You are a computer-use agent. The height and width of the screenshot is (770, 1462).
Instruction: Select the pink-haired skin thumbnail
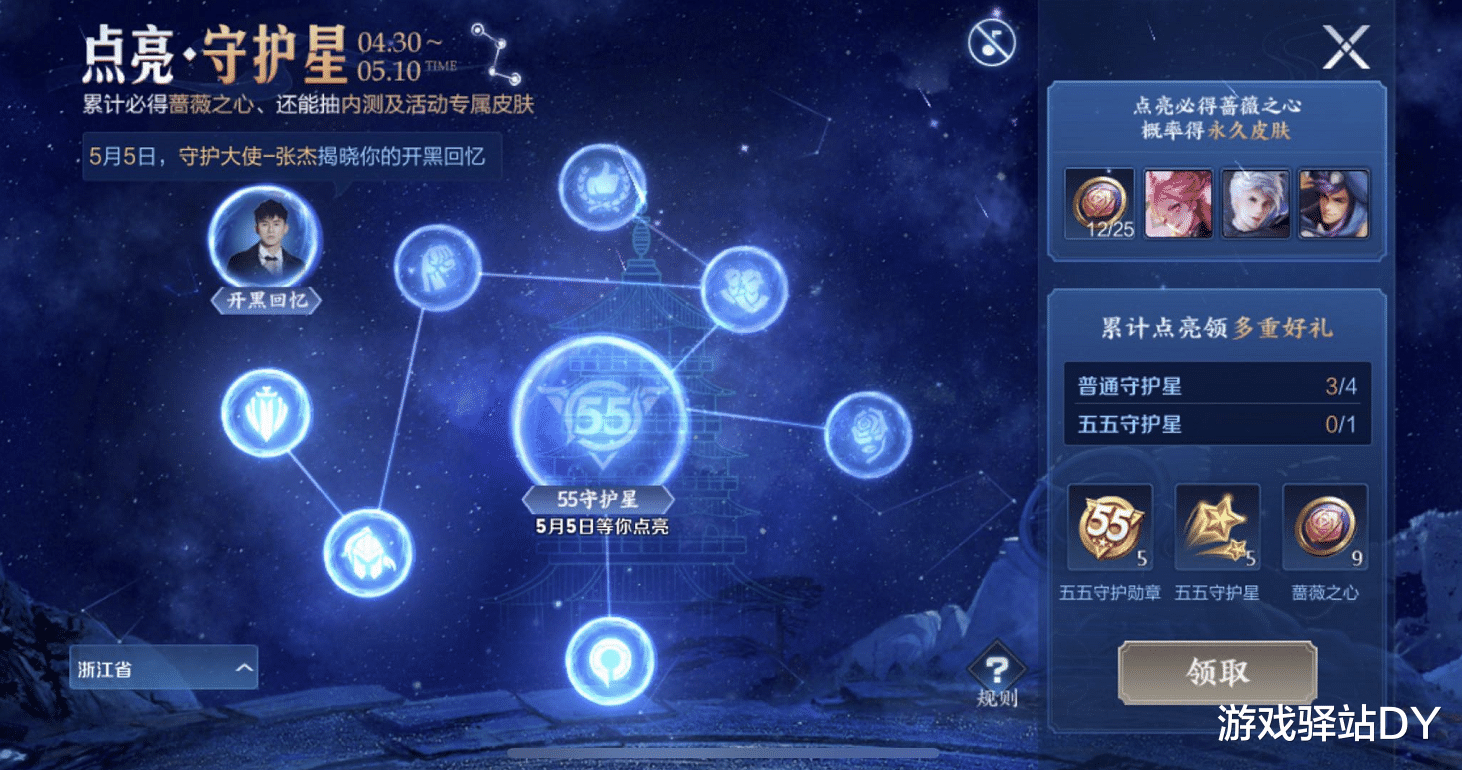(x=1176, y=203)
